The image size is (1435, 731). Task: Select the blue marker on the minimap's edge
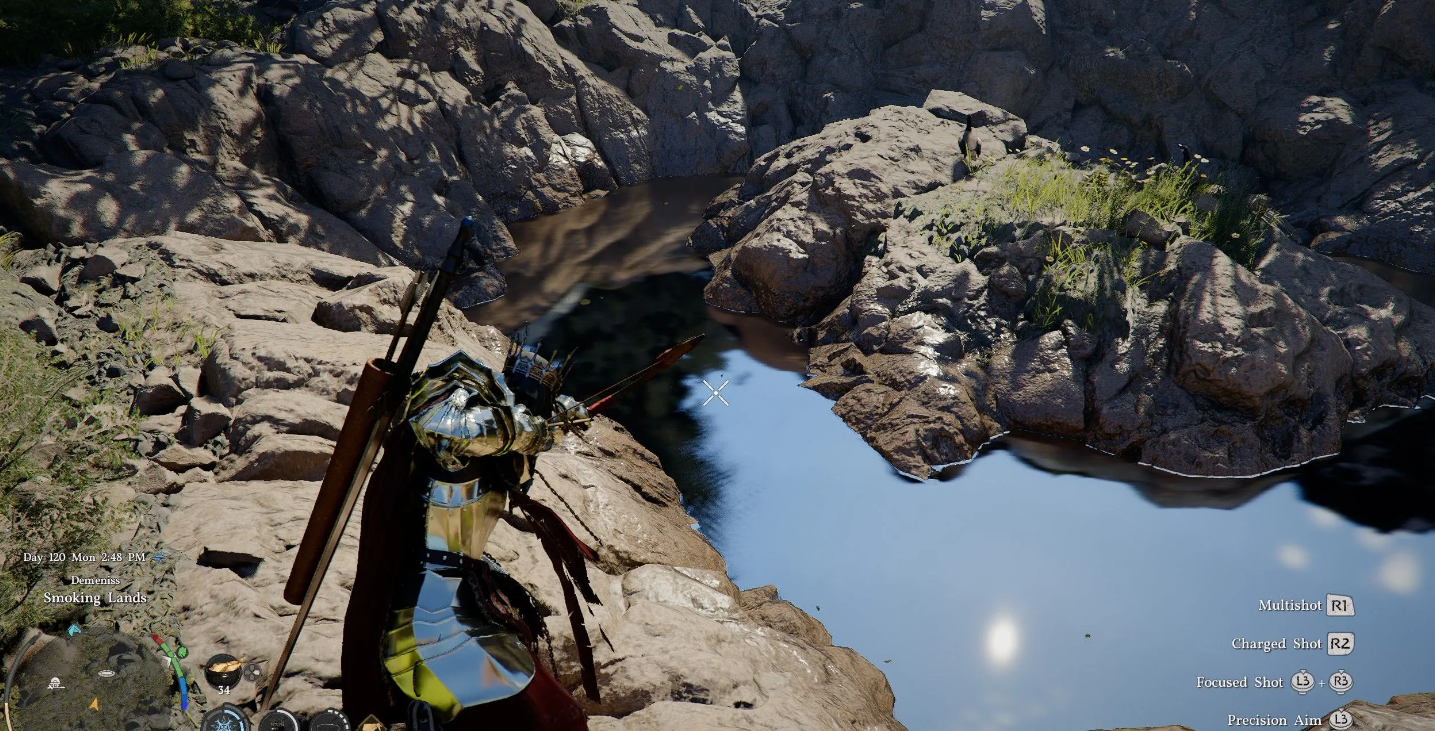click(x=74, y=630)
